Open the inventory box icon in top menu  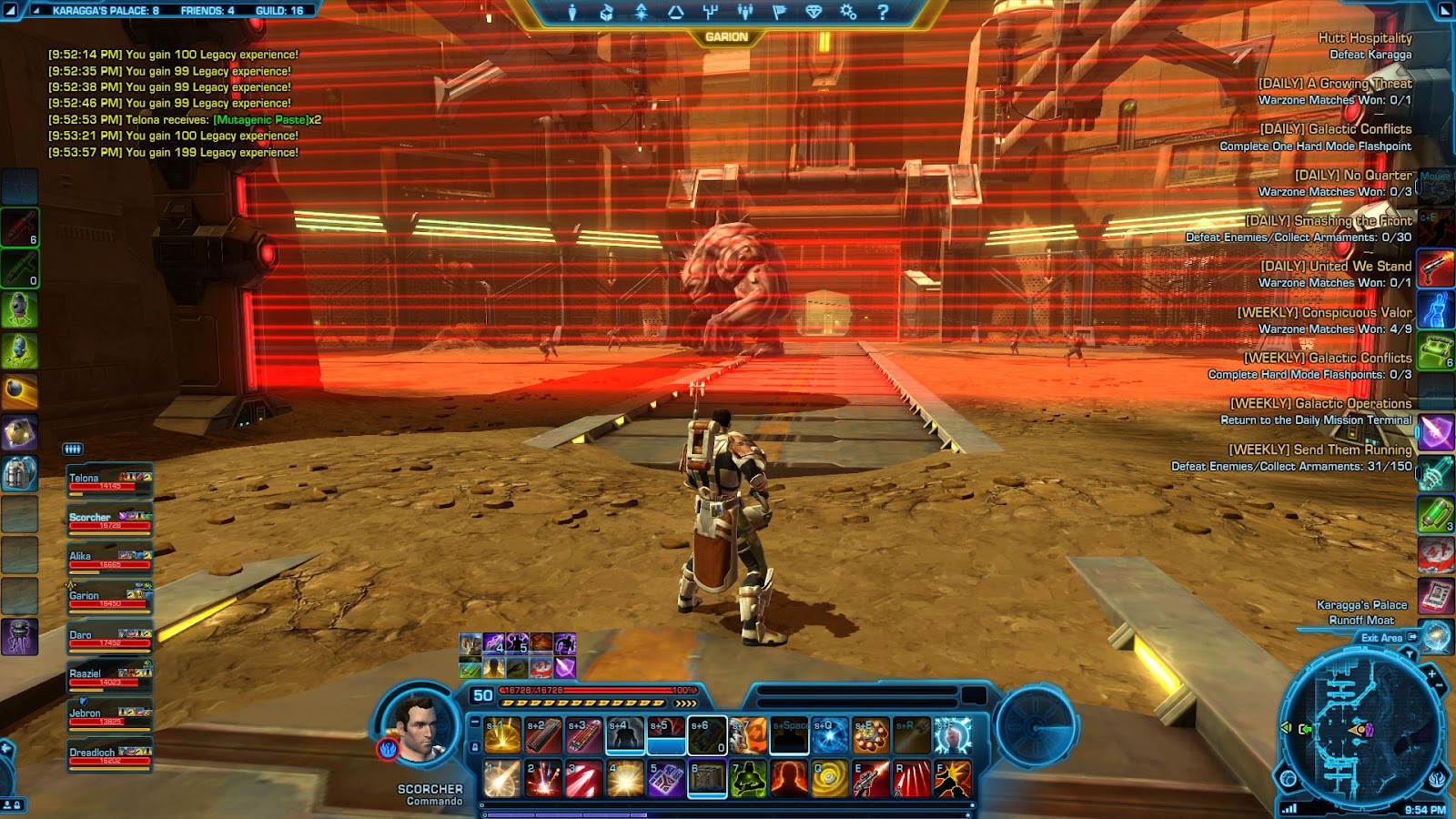pos(606,12)
